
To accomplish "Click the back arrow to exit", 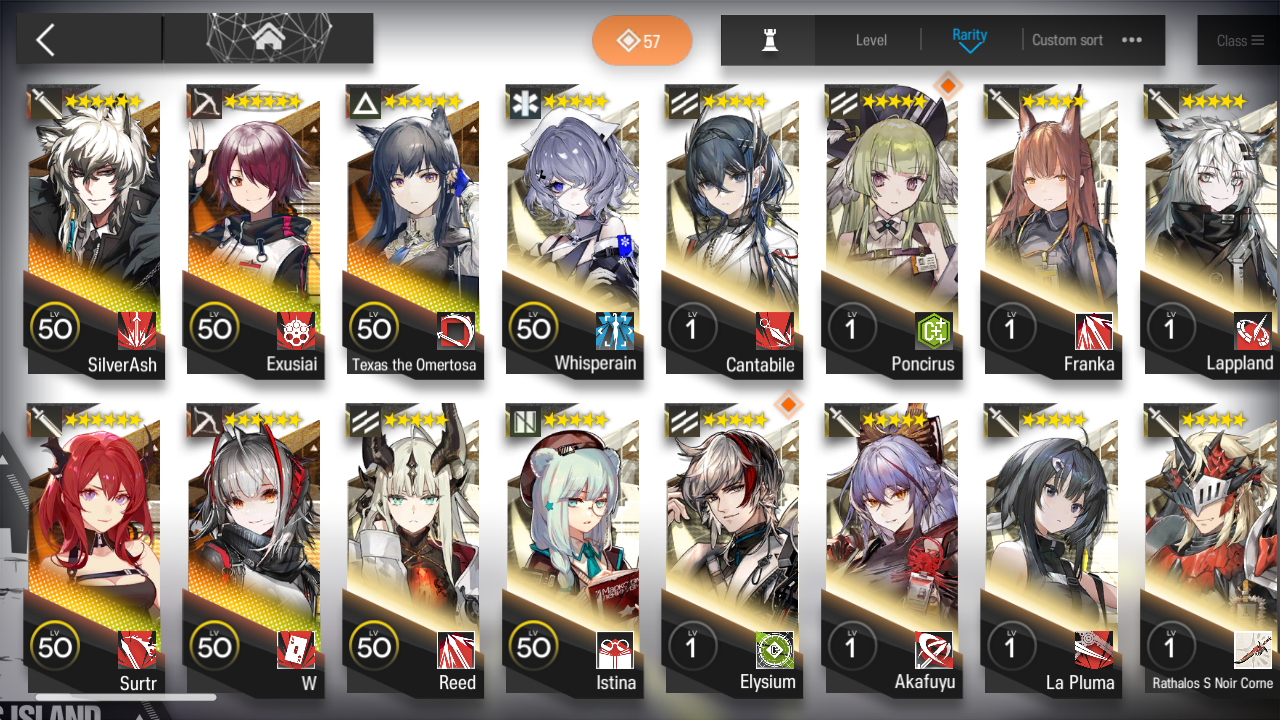I will click(47, 38).
